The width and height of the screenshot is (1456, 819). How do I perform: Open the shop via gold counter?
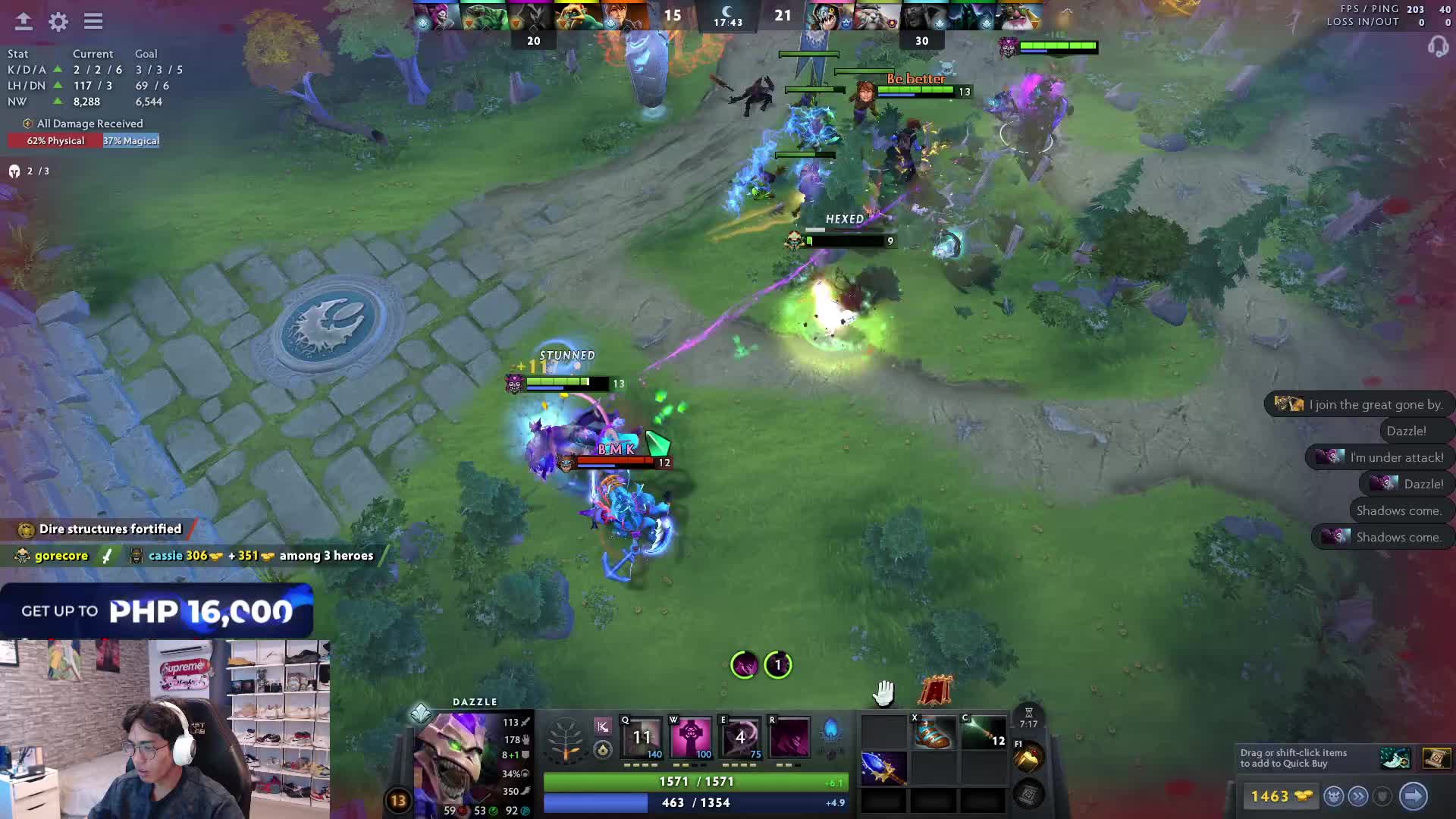1281,796
